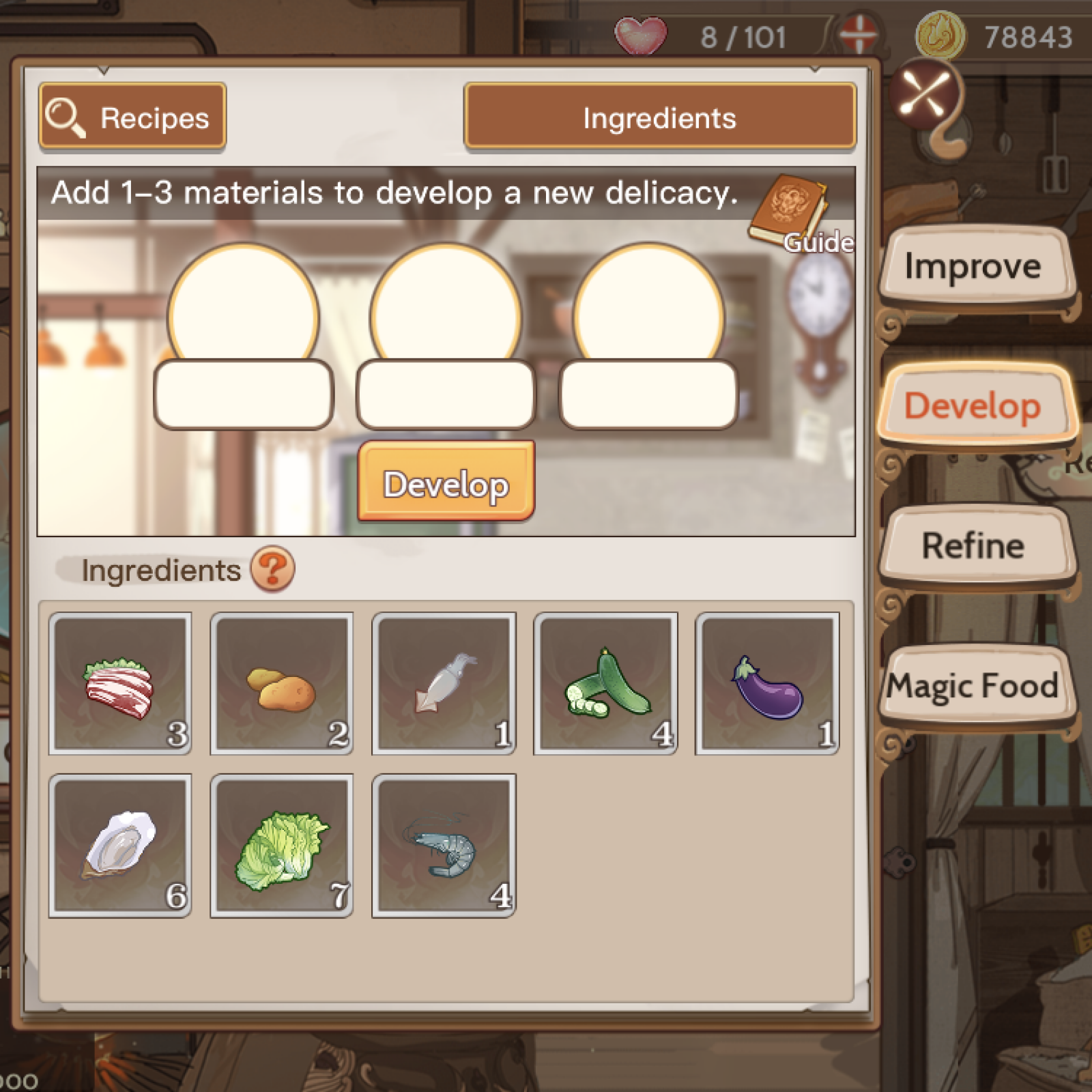Switch to the Improve tab
1092x1092 pixels.
click(x=973, y=266)
